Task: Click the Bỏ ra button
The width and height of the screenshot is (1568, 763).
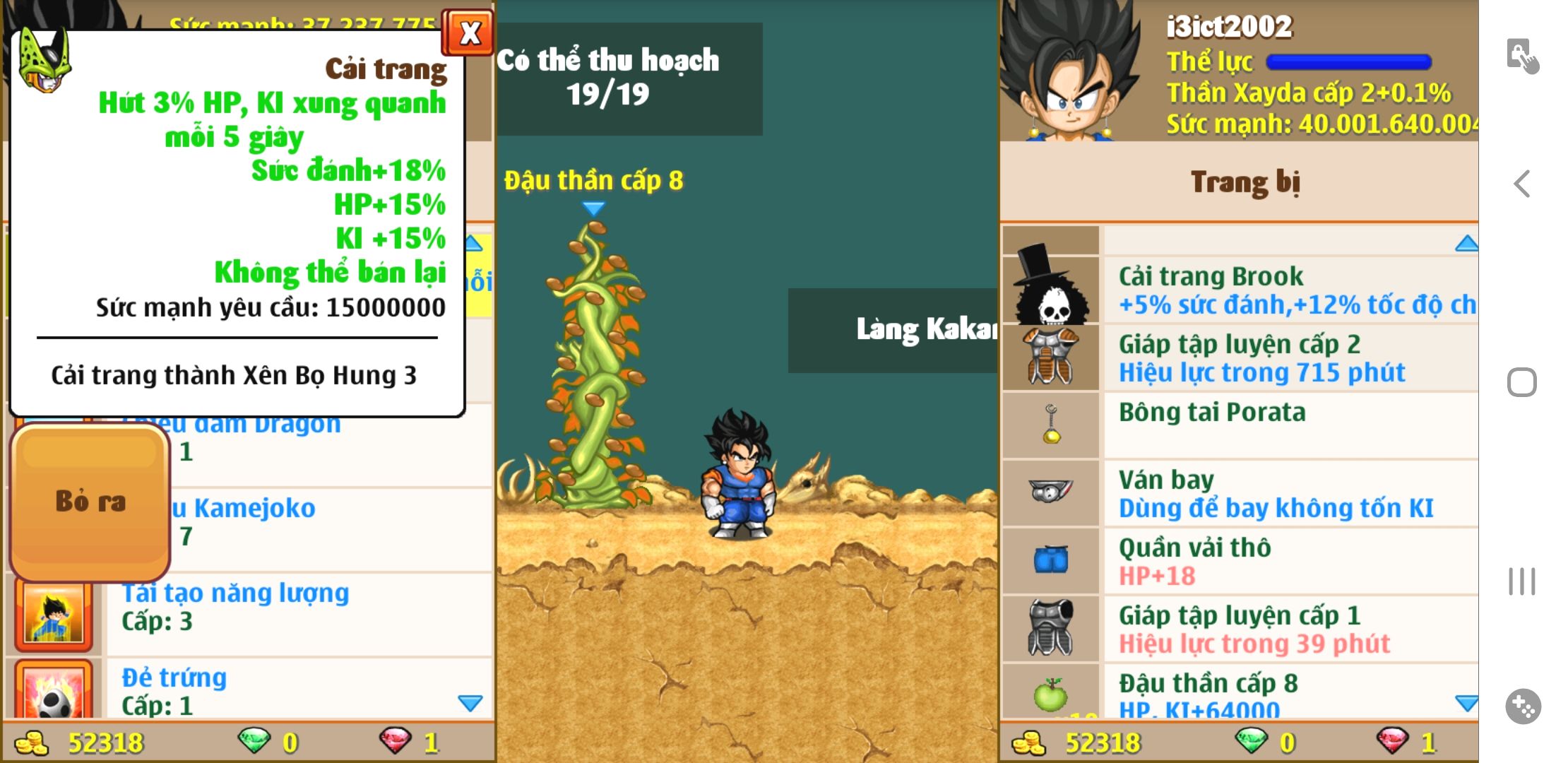Action: [x=90, y=502]
